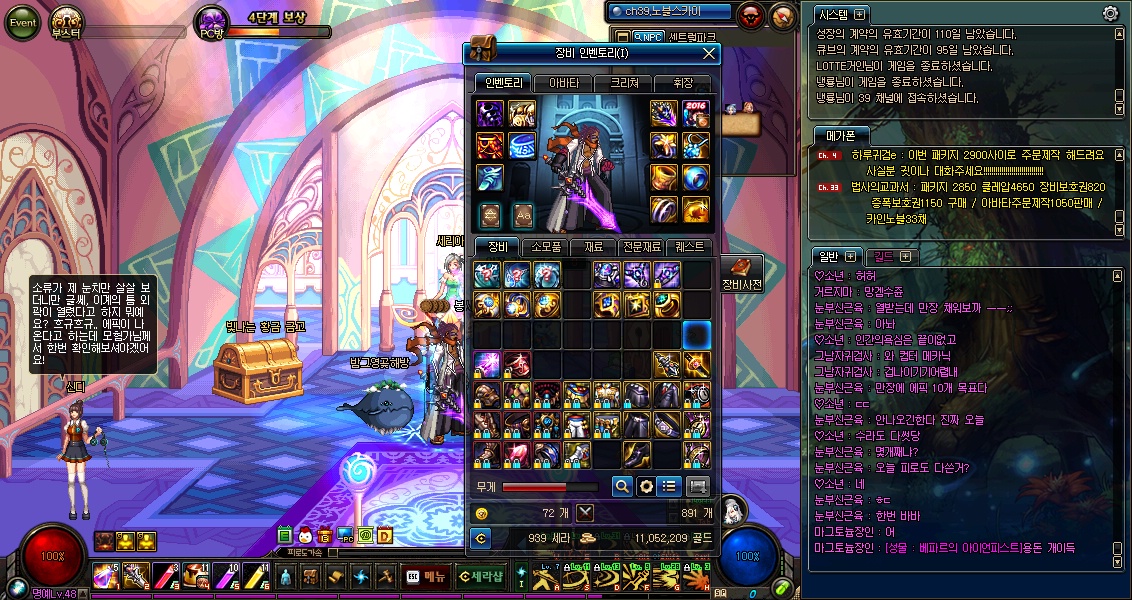The height and width of the screenshot is (600, 1132).
Task: Click the 2016 title equipment slot
Action: (x=695, y=113)
